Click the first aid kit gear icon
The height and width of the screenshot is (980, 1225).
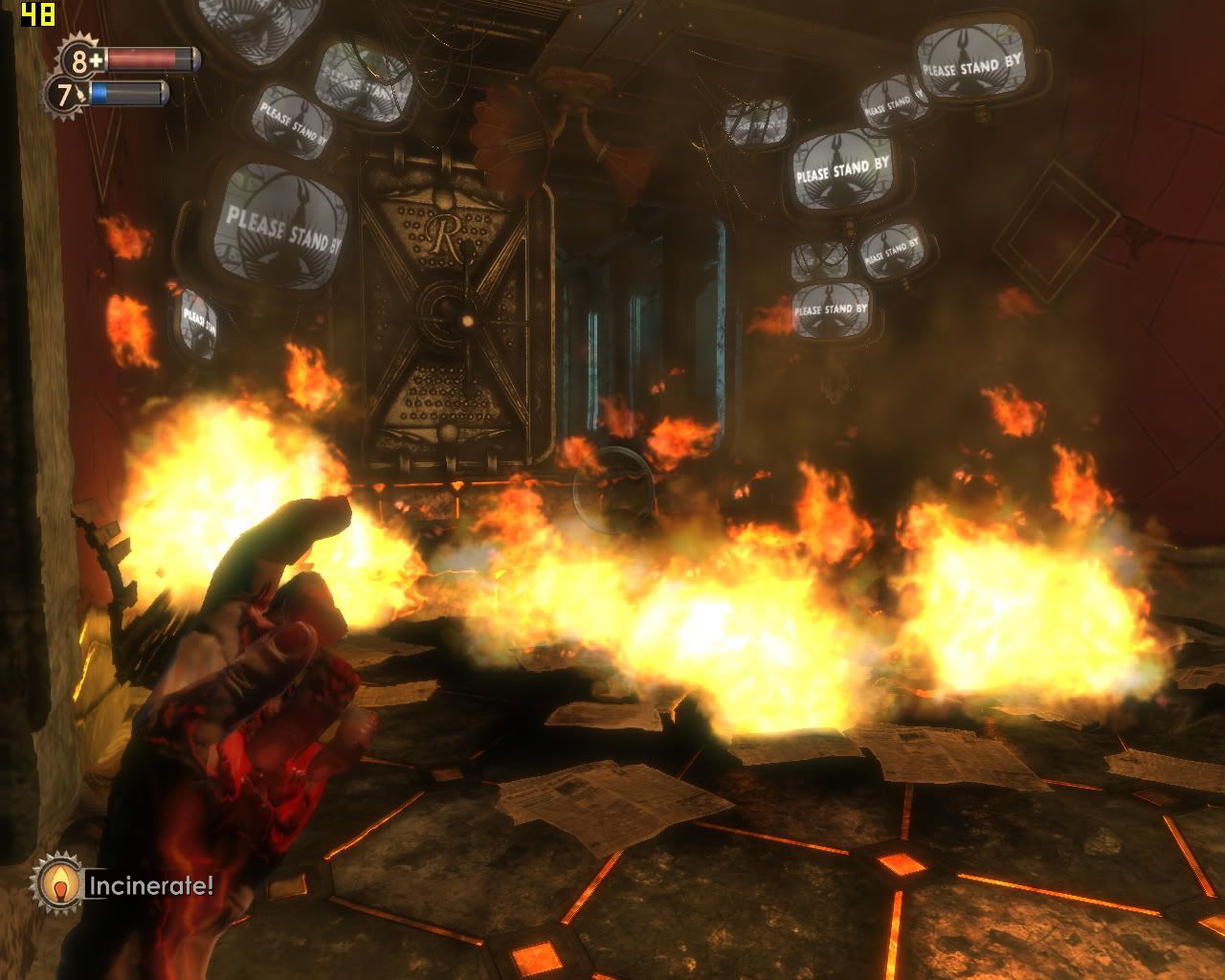82,60
